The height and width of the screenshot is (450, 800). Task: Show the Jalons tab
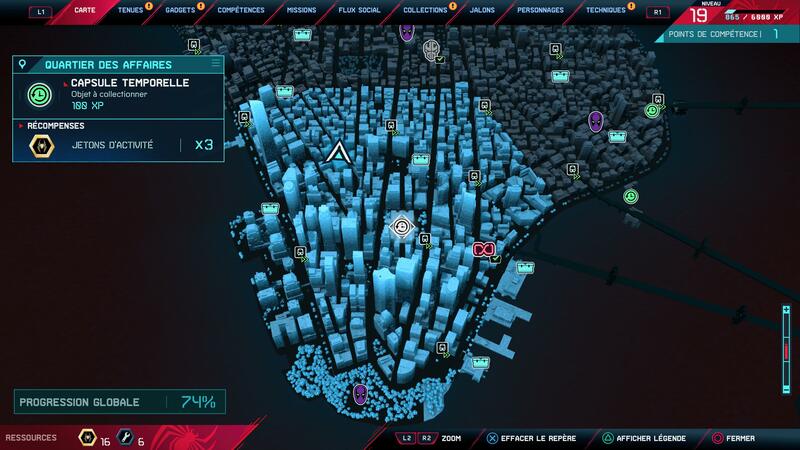click(x=483, y=10)
